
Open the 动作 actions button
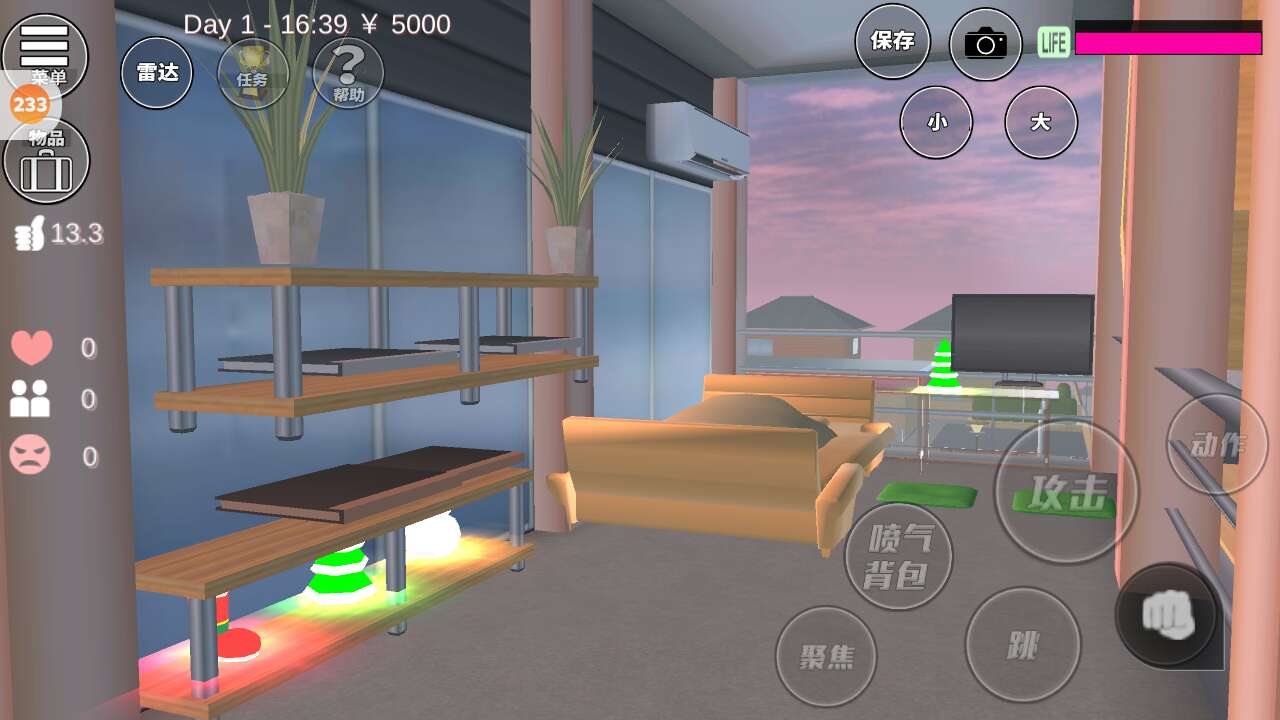(1217, 445)
